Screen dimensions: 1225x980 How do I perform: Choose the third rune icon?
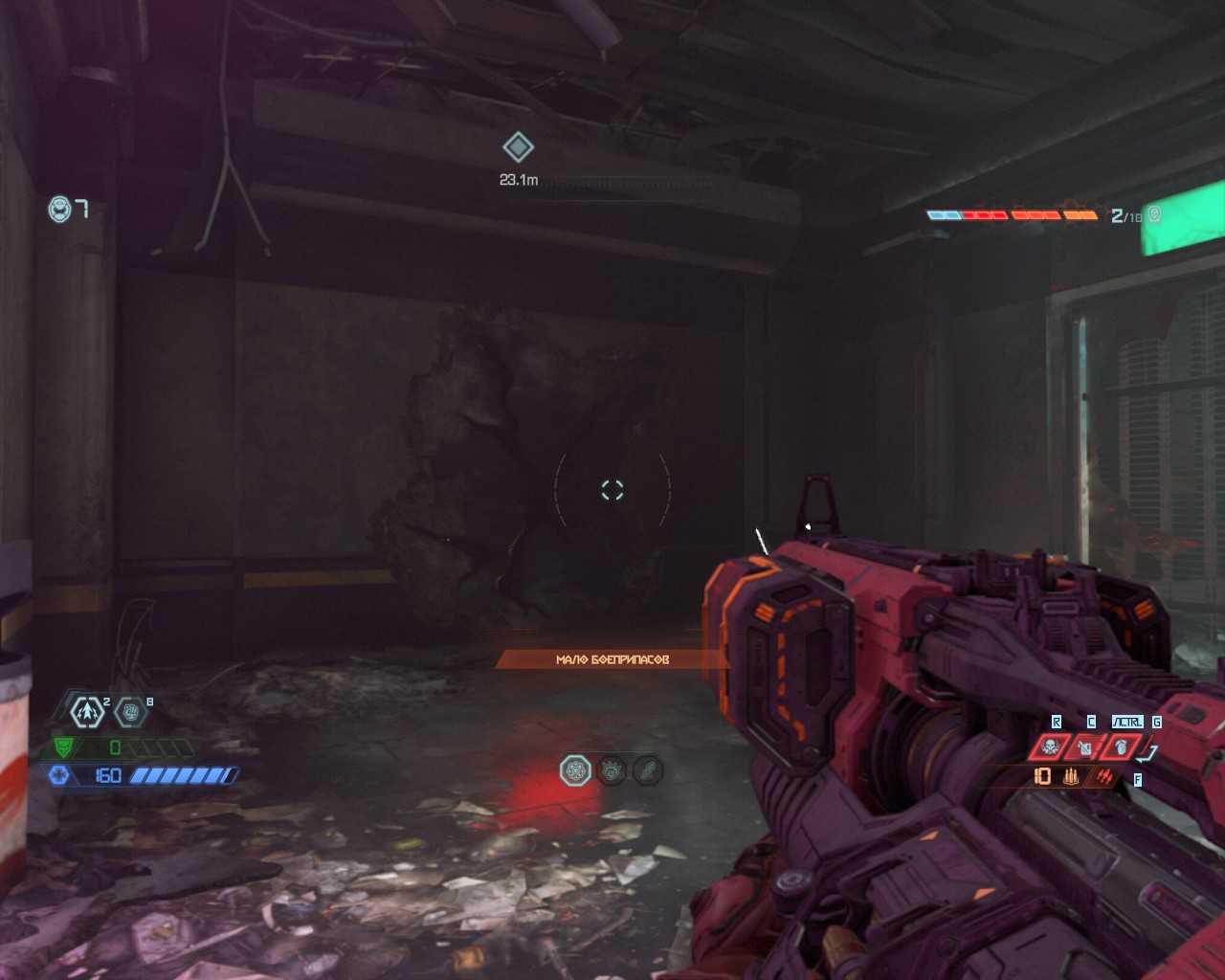point(647,769)
